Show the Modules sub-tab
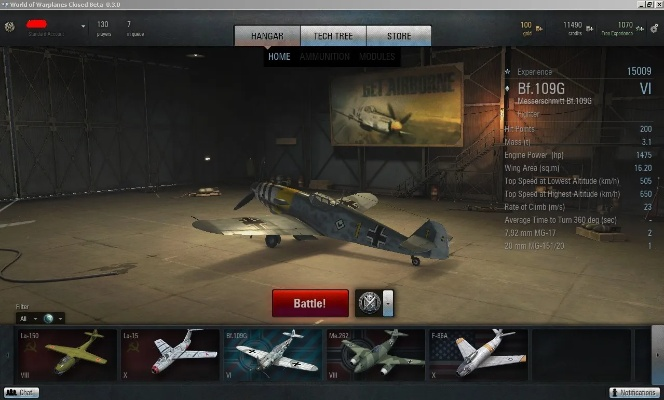The image size is (664, 400). pos(377,57)
